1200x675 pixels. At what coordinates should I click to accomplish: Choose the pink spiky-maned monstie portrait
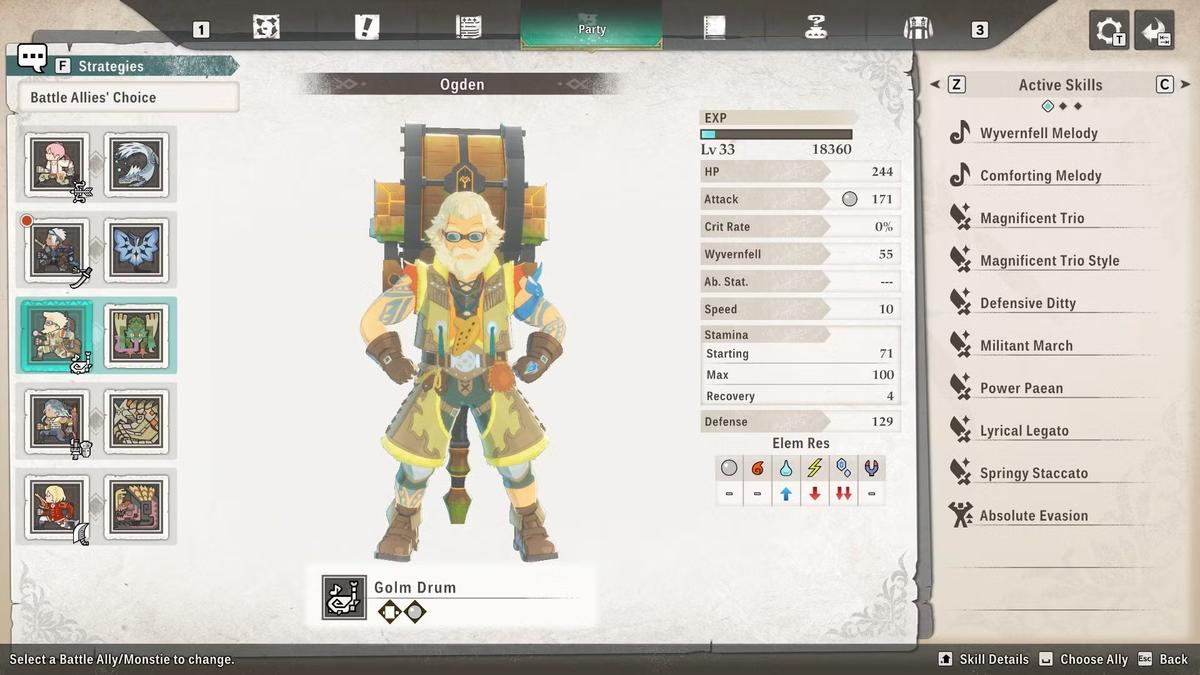136,506
